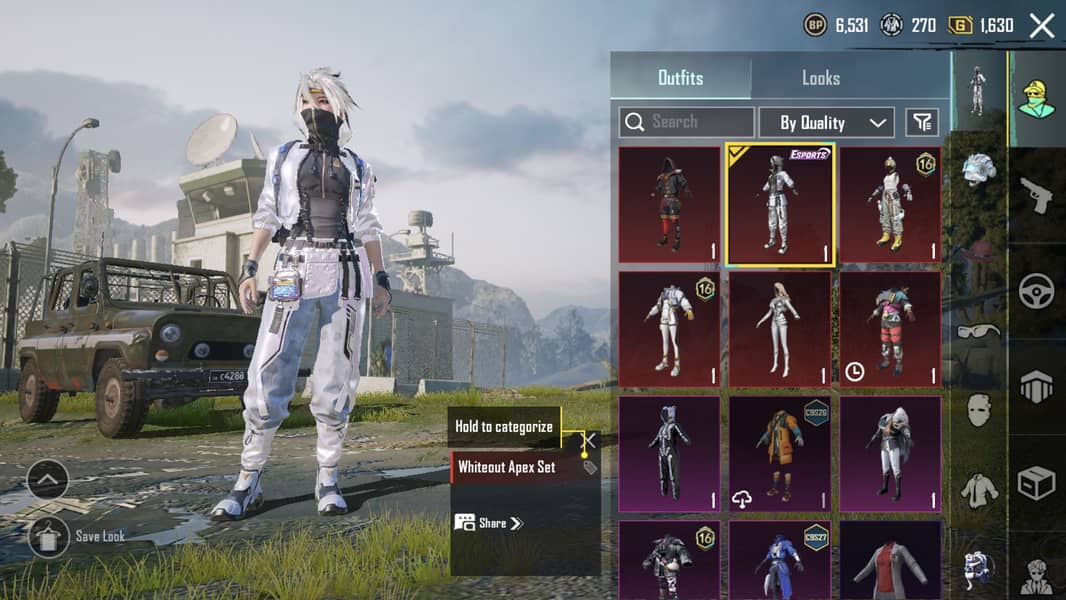Select the orange jacket CSS26 outfit
The width and height of the screenshot is (1066, 600).
pyautogui.click(x=780, y=453)
